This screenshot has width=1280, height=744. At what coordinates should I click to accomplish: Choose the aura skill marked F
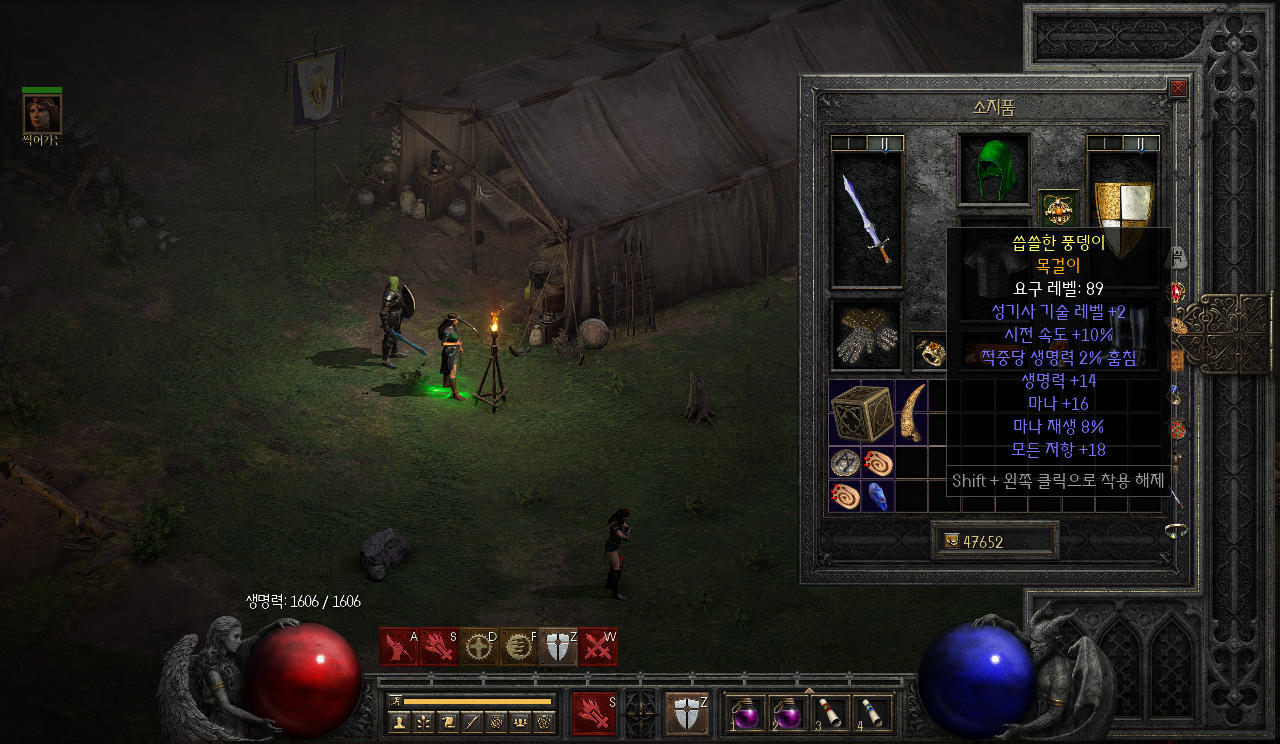(518, 647)
